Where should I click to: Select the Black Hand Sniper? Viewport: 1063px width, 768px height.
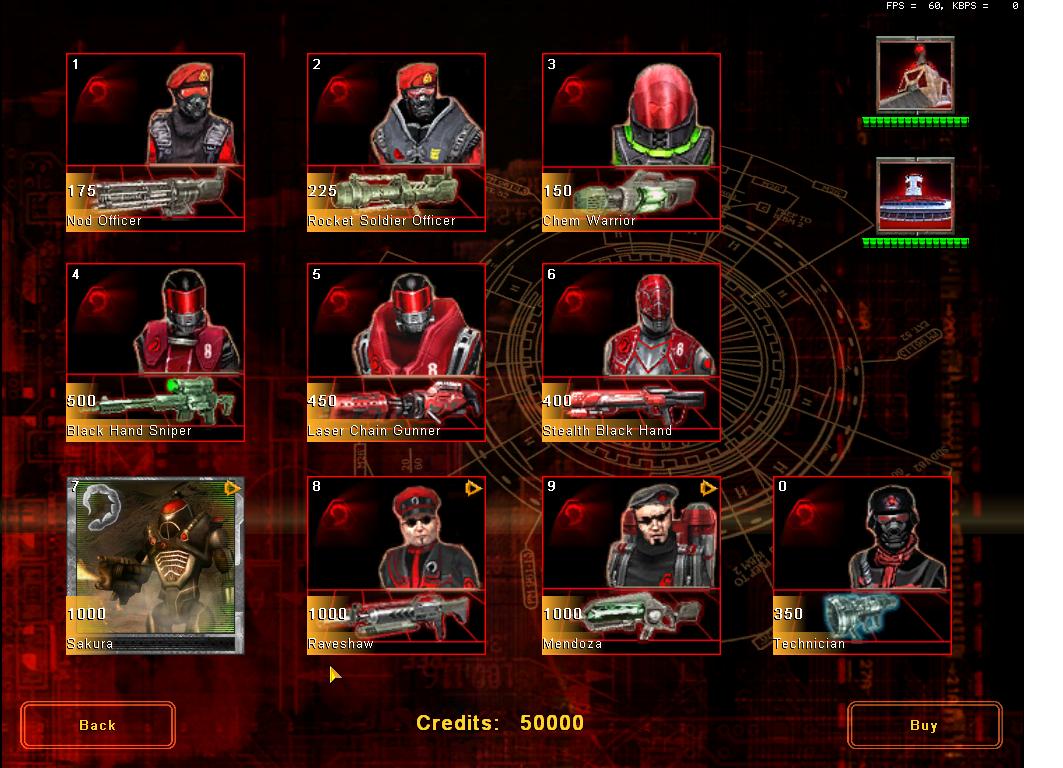click(155, 352)
